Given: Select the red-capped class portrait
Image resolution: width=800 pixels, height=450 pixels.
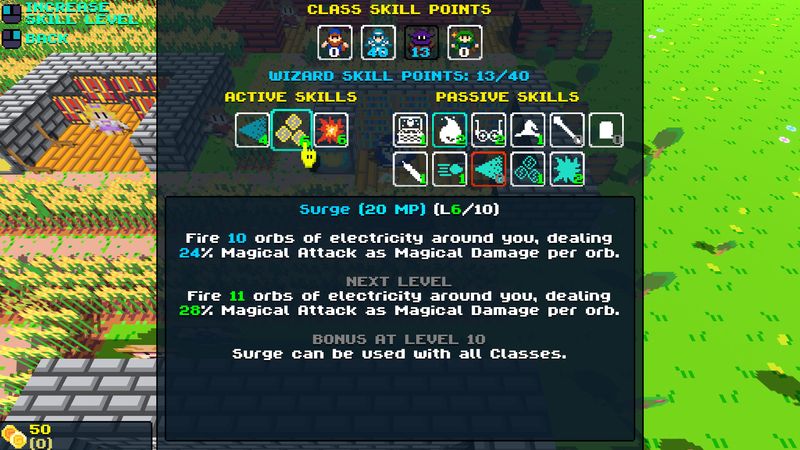Looking at the screenshot, I should [335, 42].
